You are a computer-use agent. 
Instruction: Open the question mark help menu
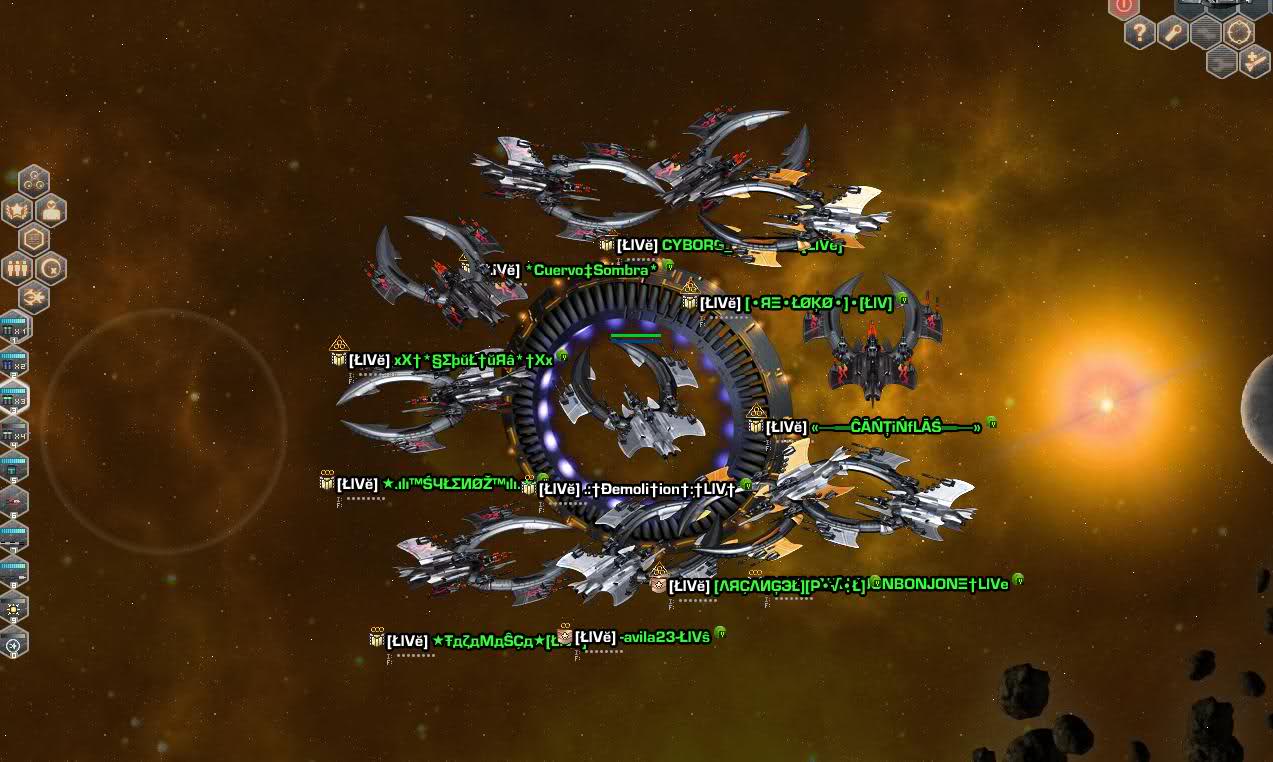1140,33
